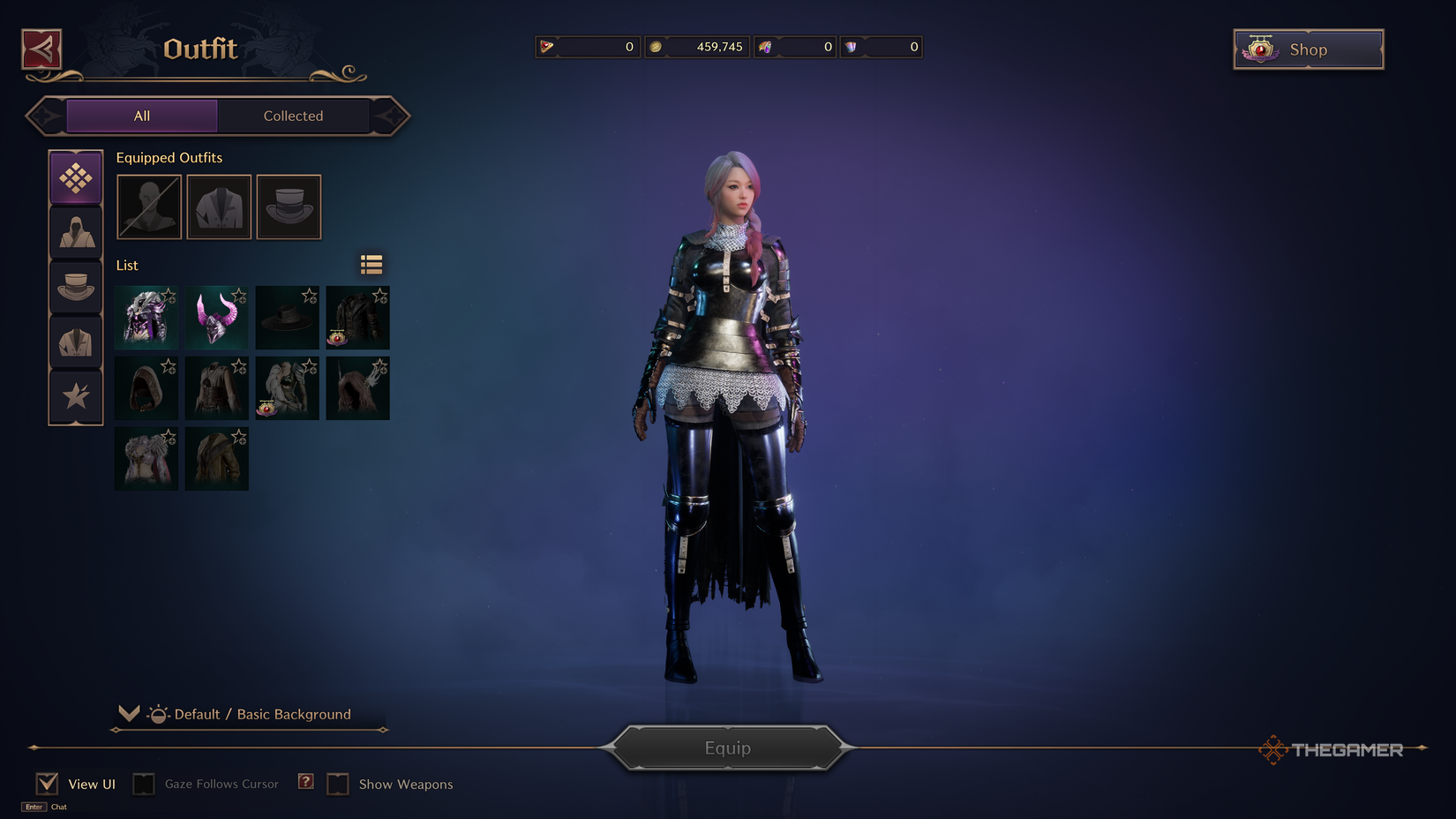
Task: Switch to the Collected tab
Action: (x=293, y=116)
